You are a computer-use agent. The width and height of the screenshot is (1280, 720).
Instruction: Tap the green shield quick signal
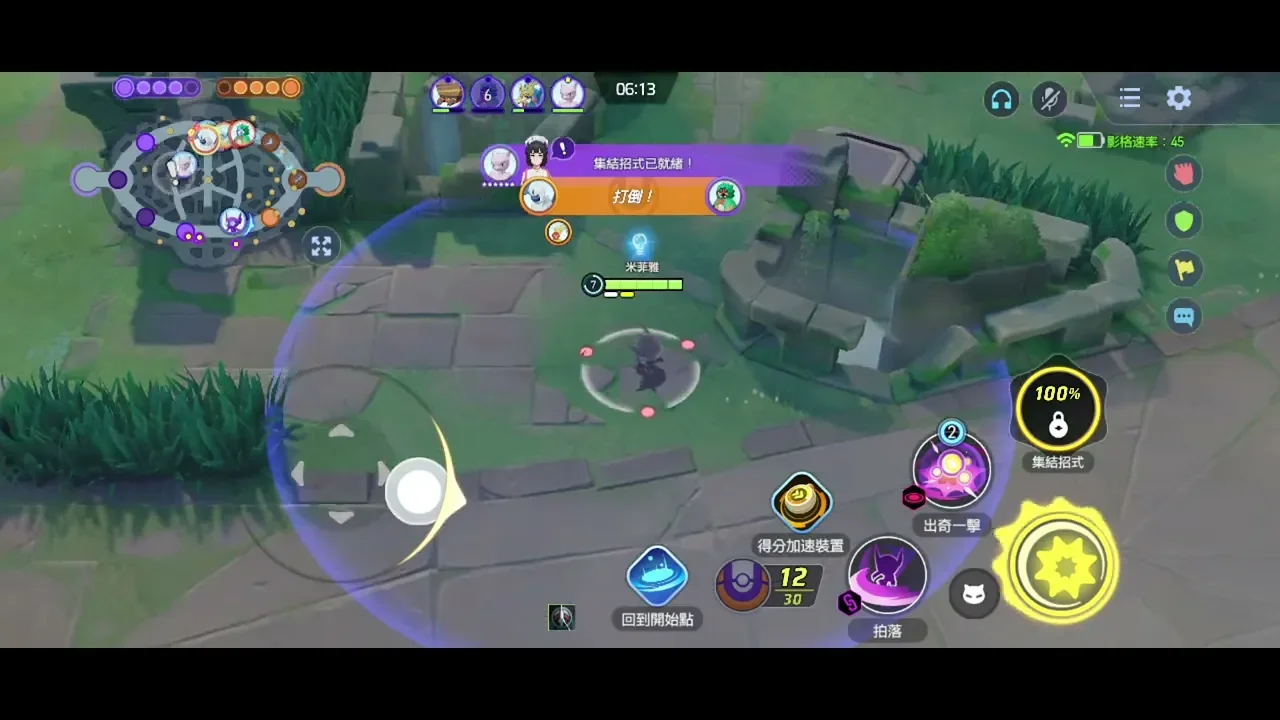[x=1184, y=221]
